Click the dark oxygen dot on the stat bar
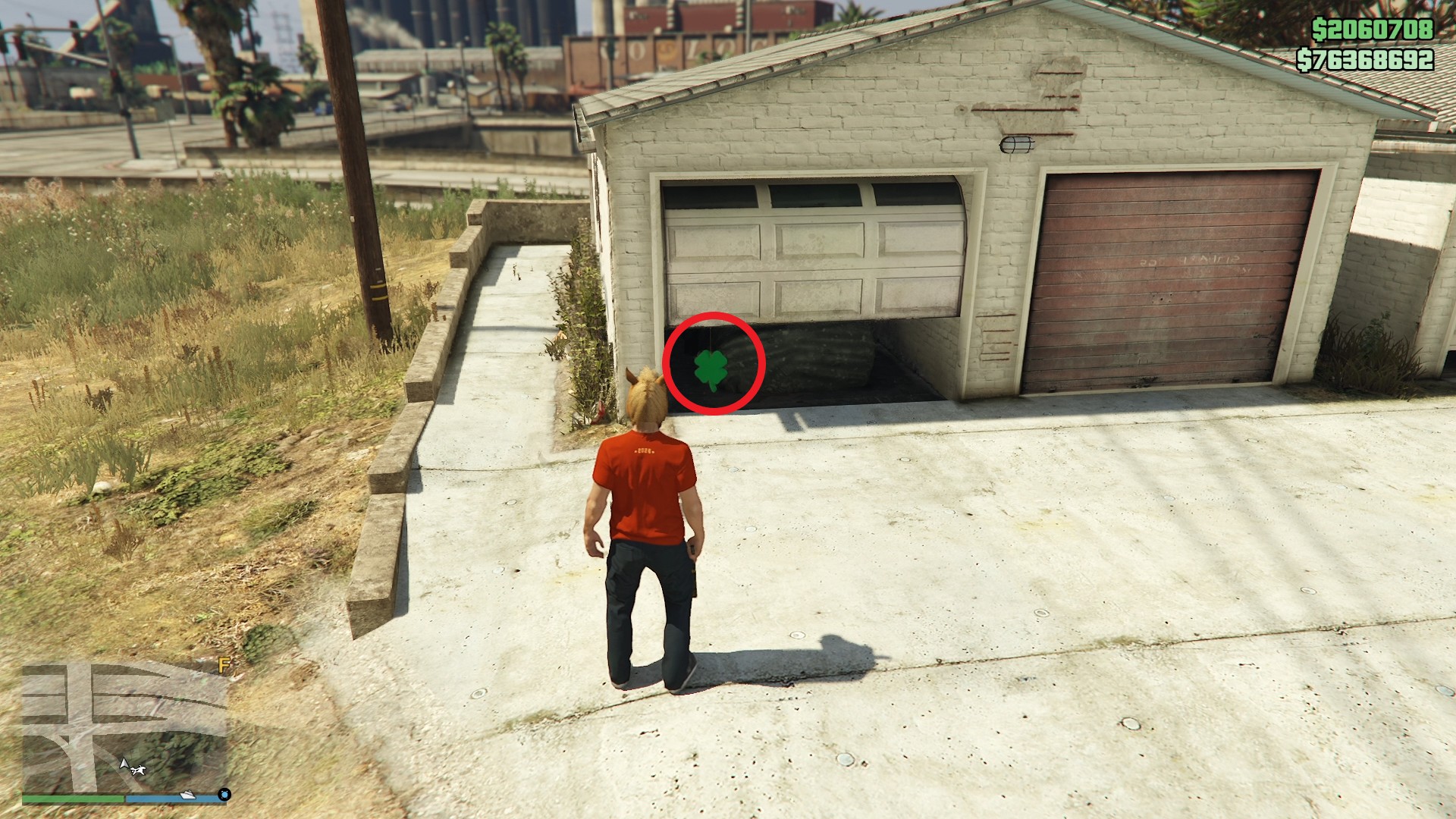The height and width of the screenshot is (819, 1456). tap(224, 795)
